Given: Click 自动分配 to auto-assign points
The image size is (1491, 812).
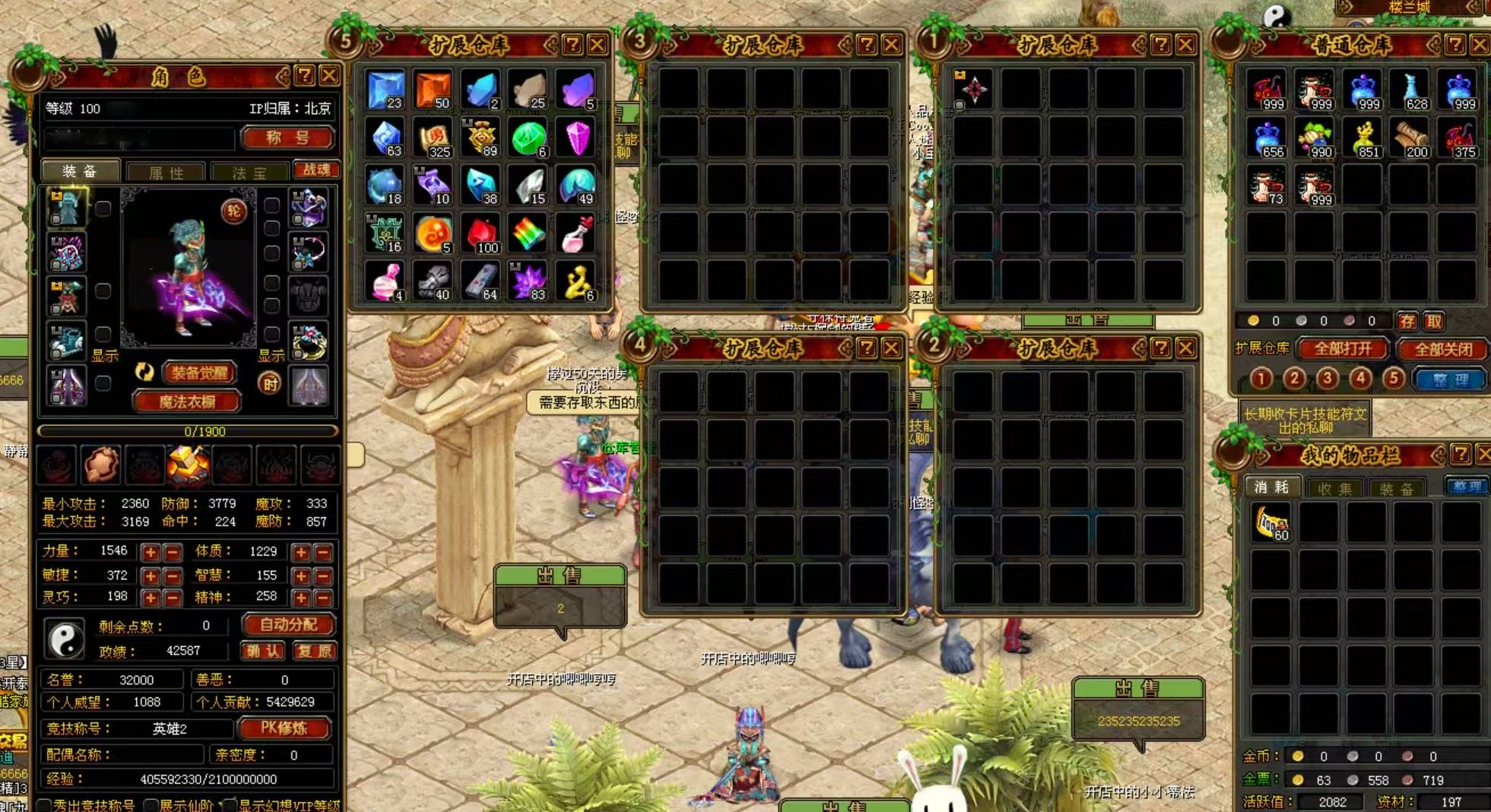Looking at the screenshot, I should tap(288, 625).
